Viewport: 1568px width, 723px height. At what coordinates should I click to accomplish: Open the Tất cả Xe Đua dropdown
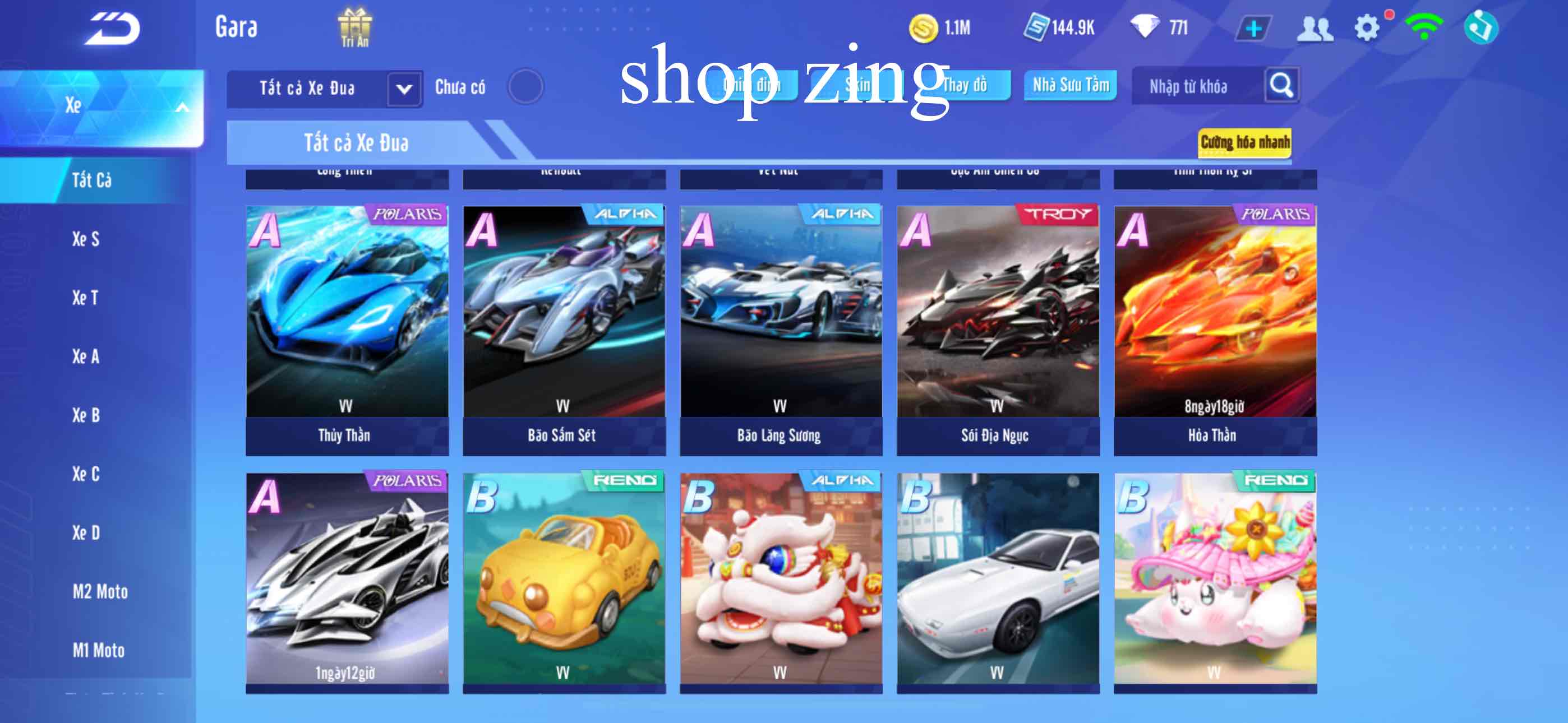[404, 89]
